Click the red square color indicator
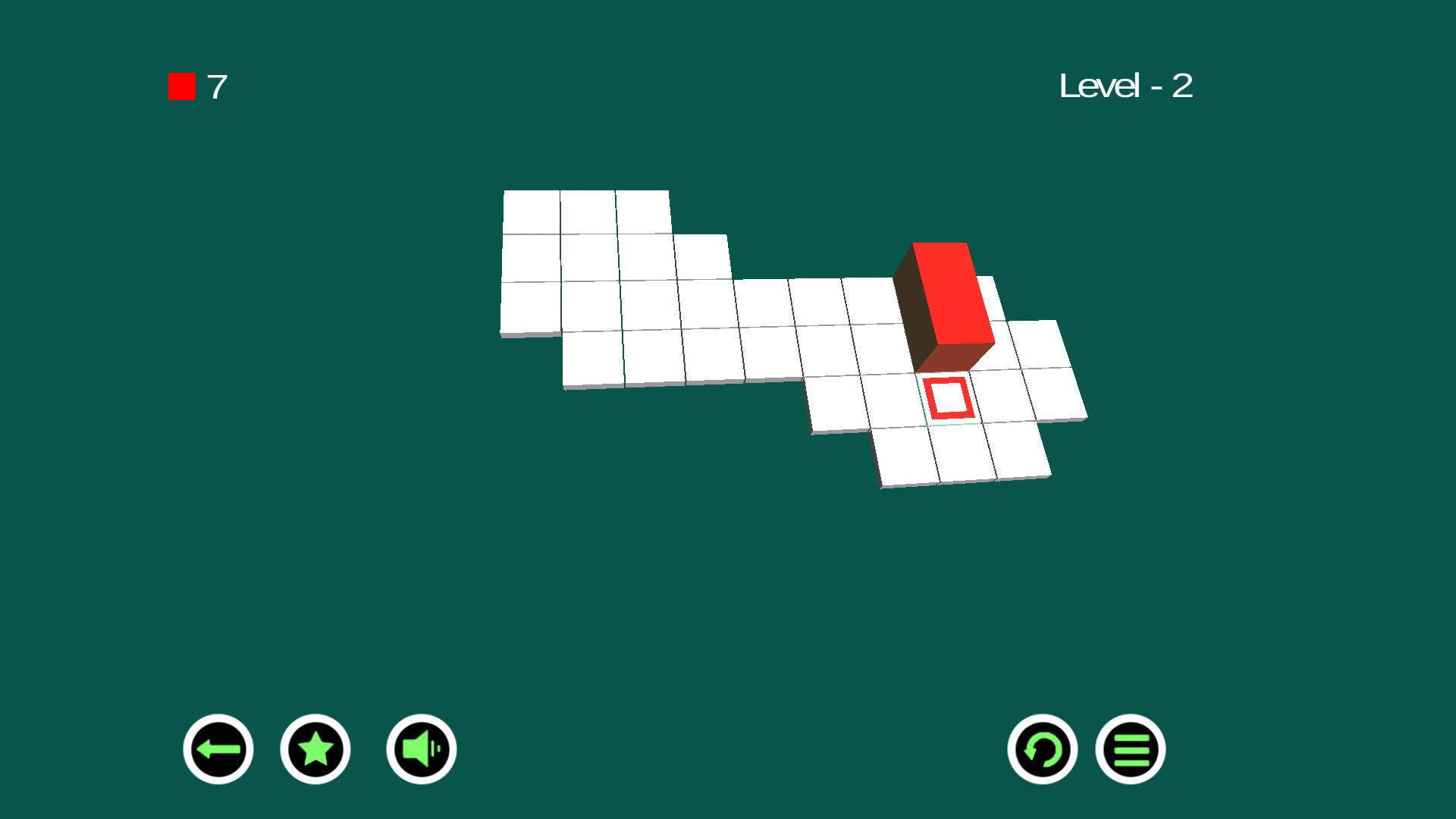Screen dimensions: 1456x819 coord(181,86)
